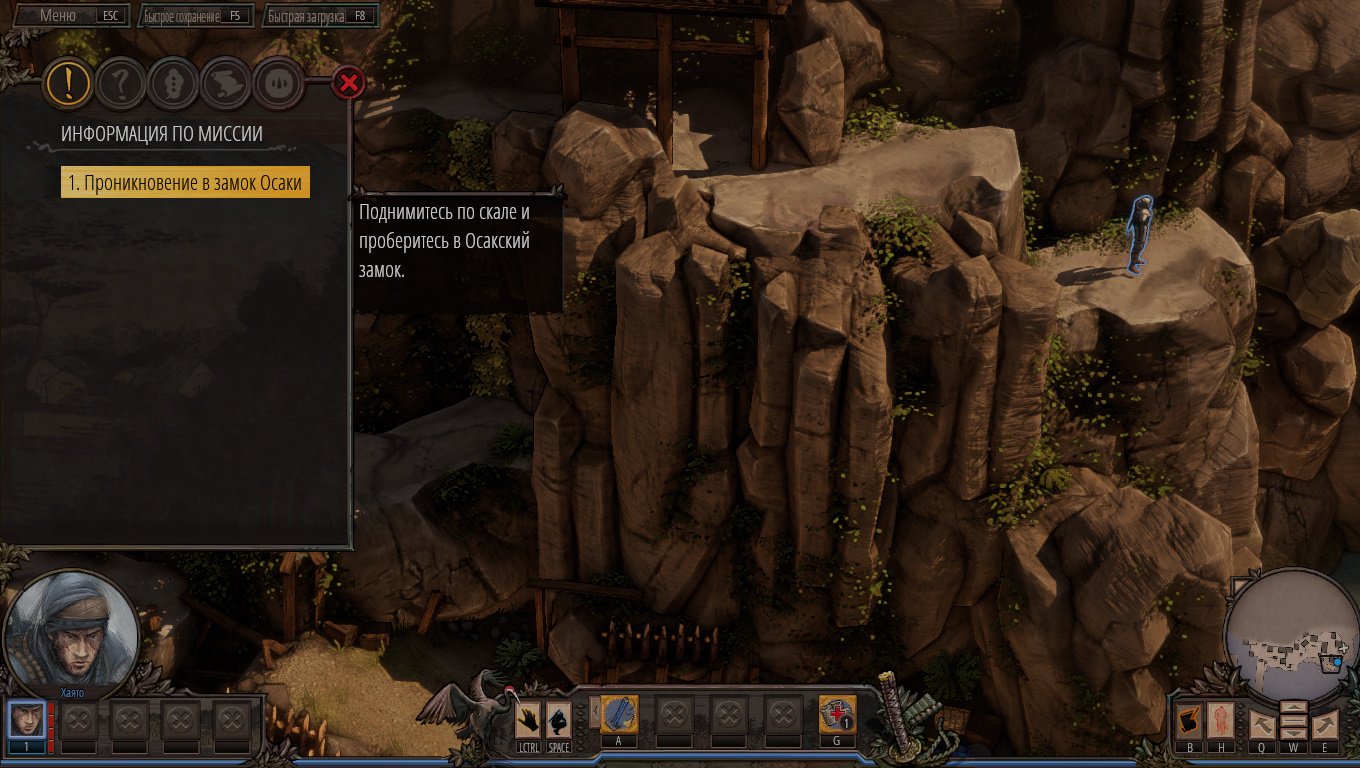Switch to the mission information exclamation tab
The height and width of the screenshot is (768, 1360).
(x=67, y=85)
